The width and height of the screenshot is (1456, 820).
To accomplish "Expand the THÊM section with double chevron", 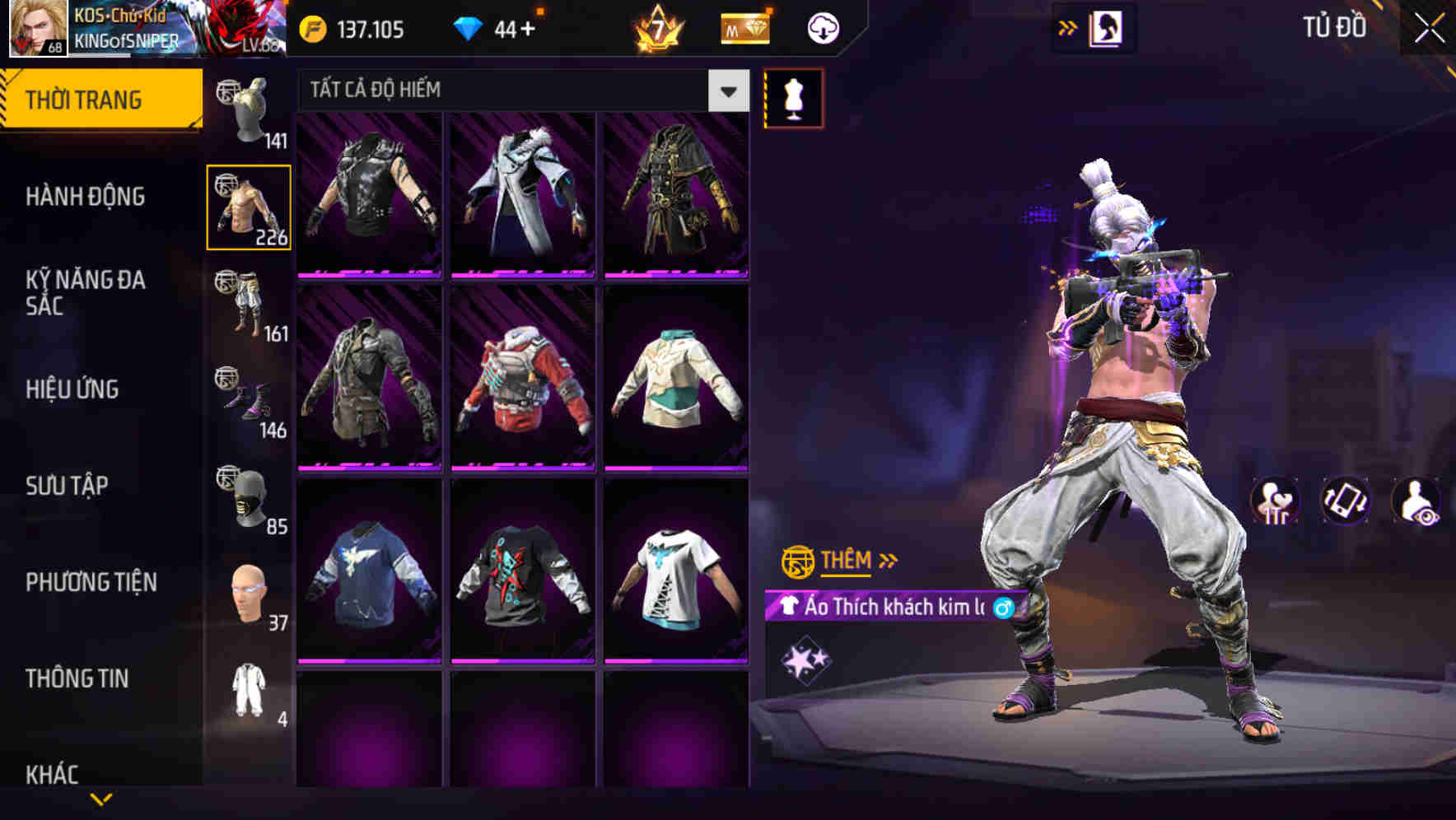I will (x=848, y=561).
